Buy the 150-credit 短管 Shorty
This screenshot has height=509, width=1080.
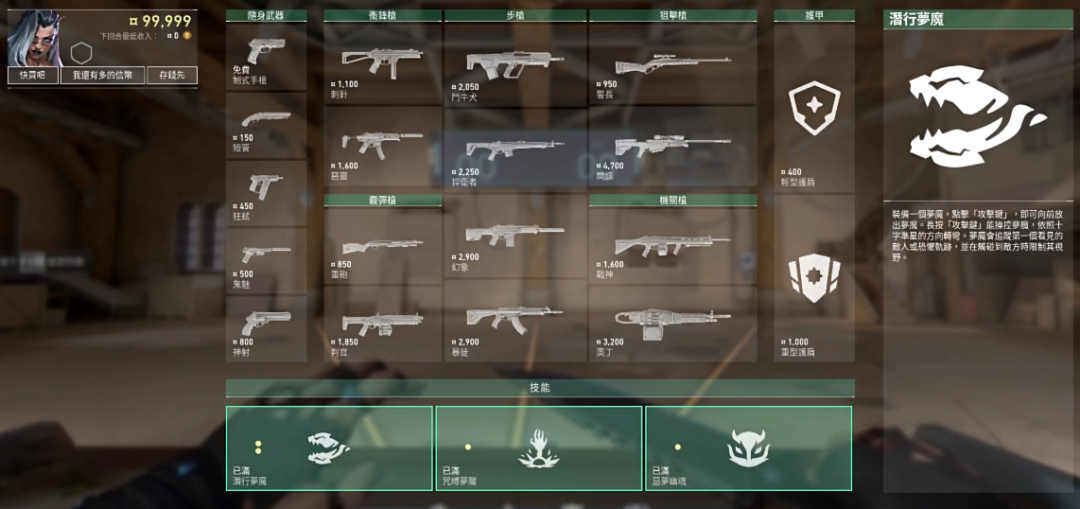tap(266, 124)
